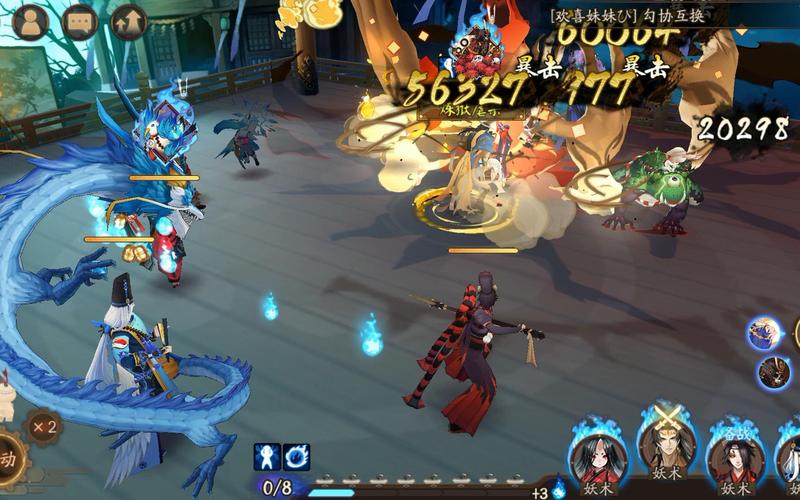The image size is (800, 500).
Task: Select the shikigami portrait labeled 备战
Action: coord(736,460)
